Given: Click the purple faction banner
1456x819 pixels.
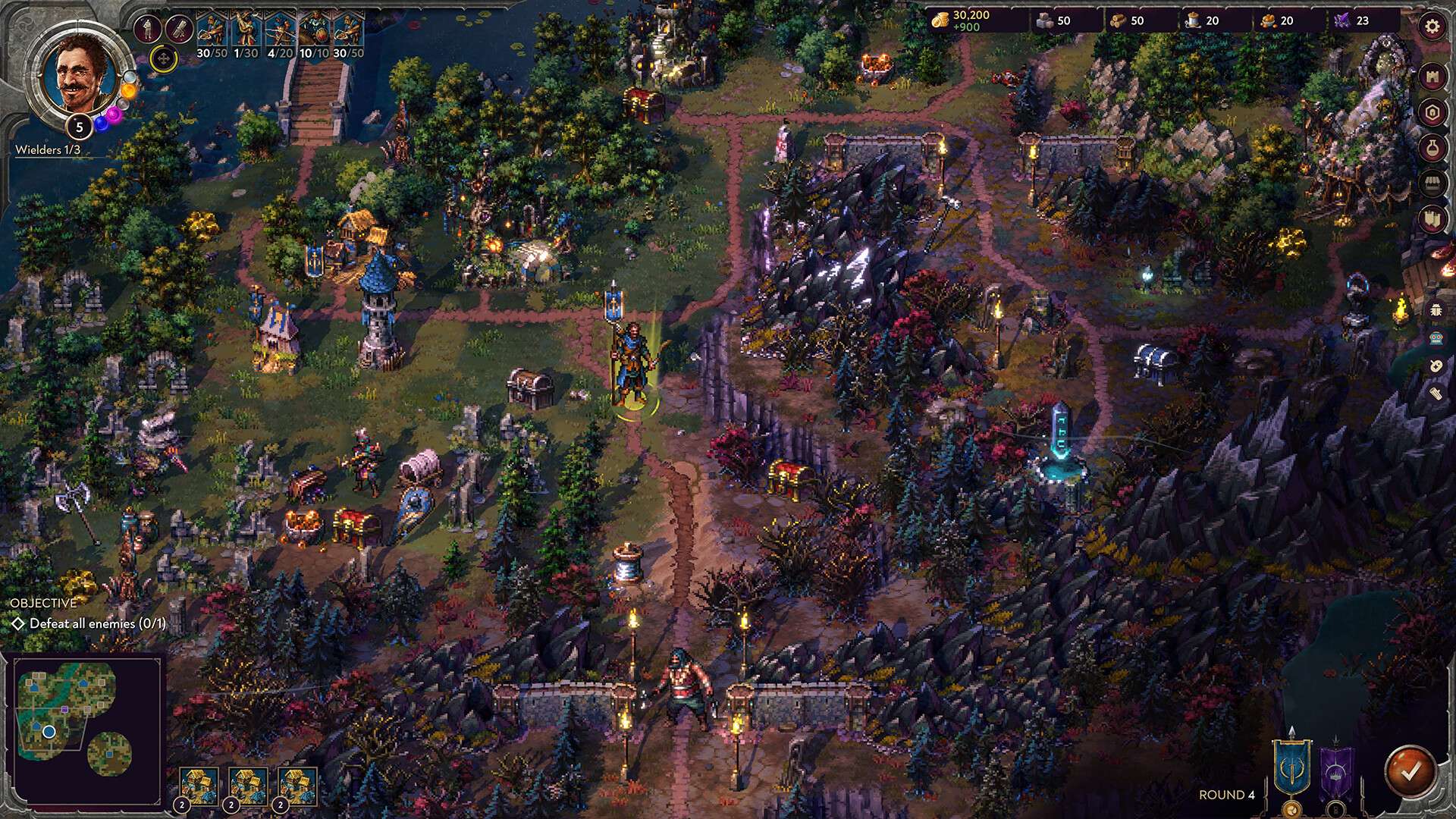Looking at the screenshot, I should (x=1335, y=770).
